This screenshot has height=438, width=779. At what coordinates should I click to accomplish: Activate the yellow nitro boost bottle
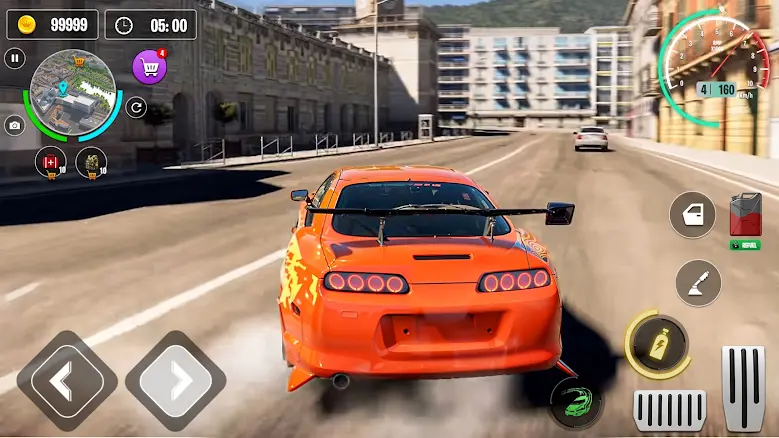[x=658, y=343]
